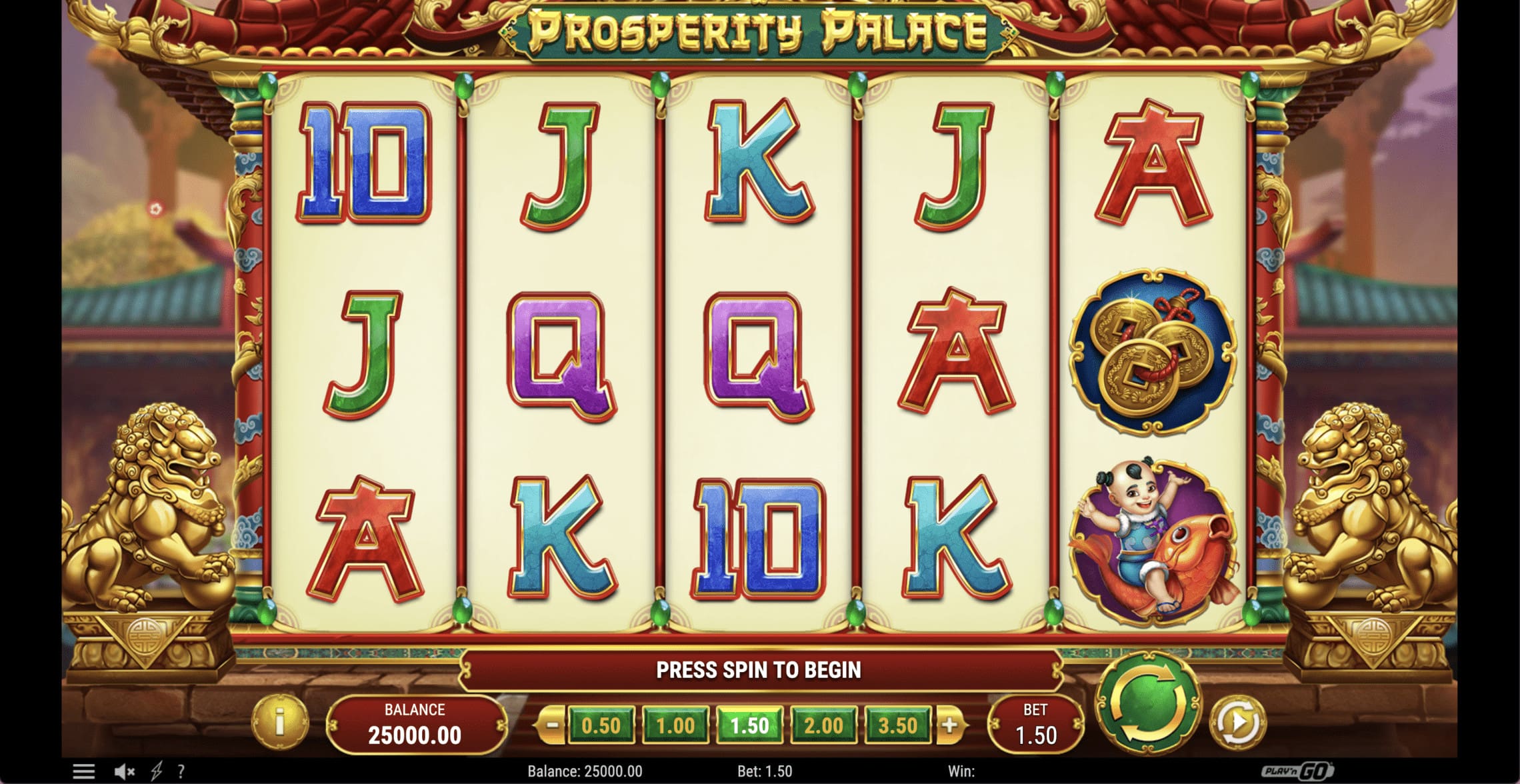Select the 2.00 bet option
Screen dimensions: 1520x784
(825, 724)
